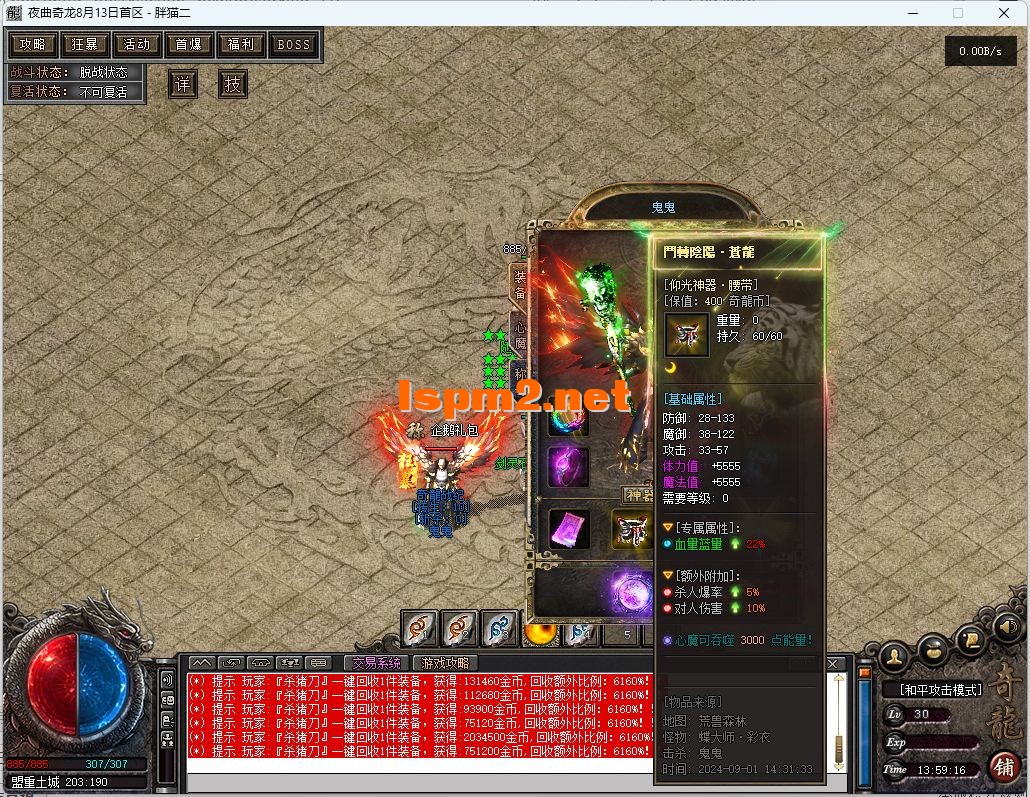This screenshot has height=797, width=1030.
Task: Close the chat log panel
Action: coord(834,663)
